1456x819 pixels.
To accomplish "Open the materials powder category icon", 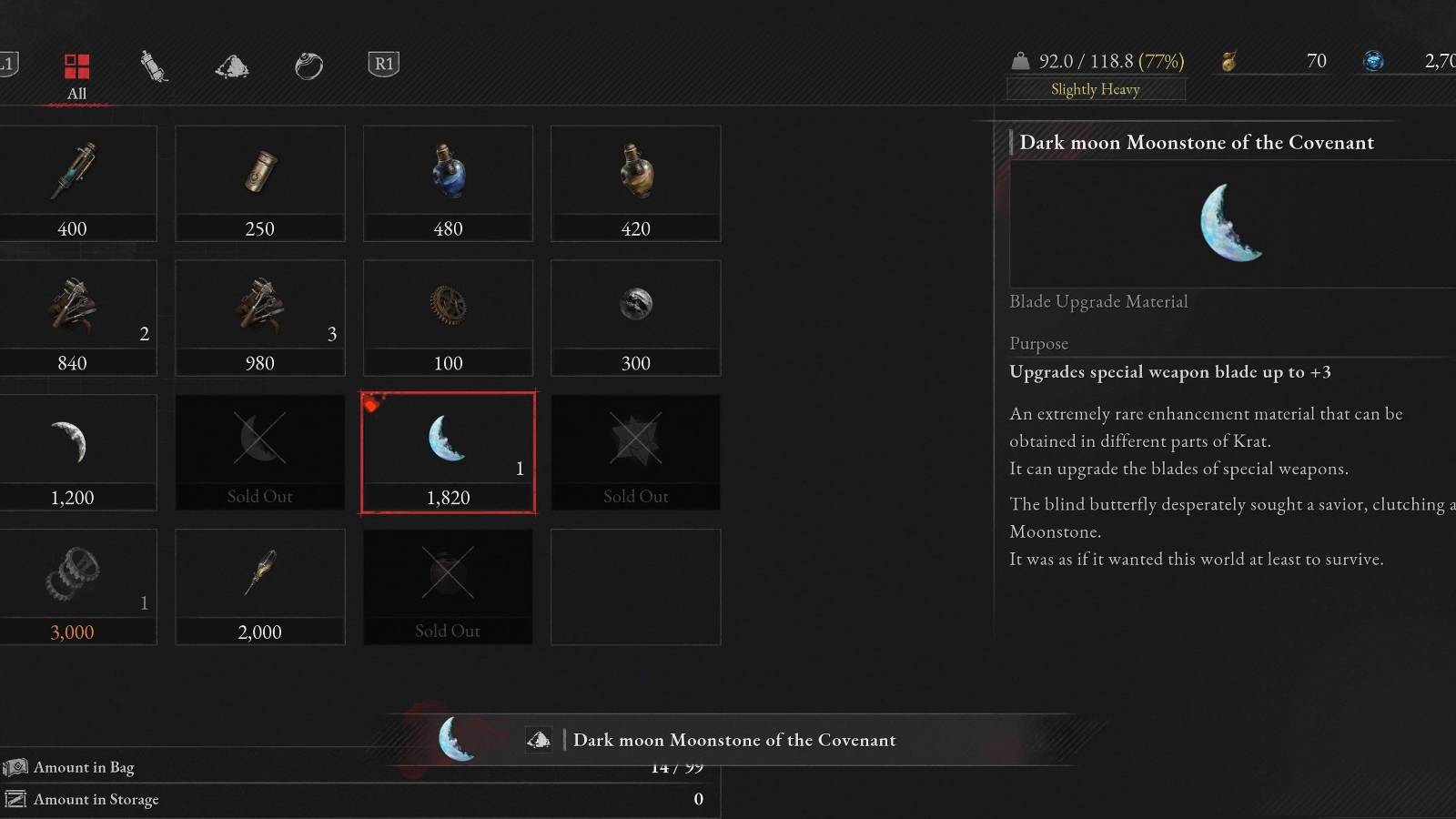I will [x=231, y=64].
